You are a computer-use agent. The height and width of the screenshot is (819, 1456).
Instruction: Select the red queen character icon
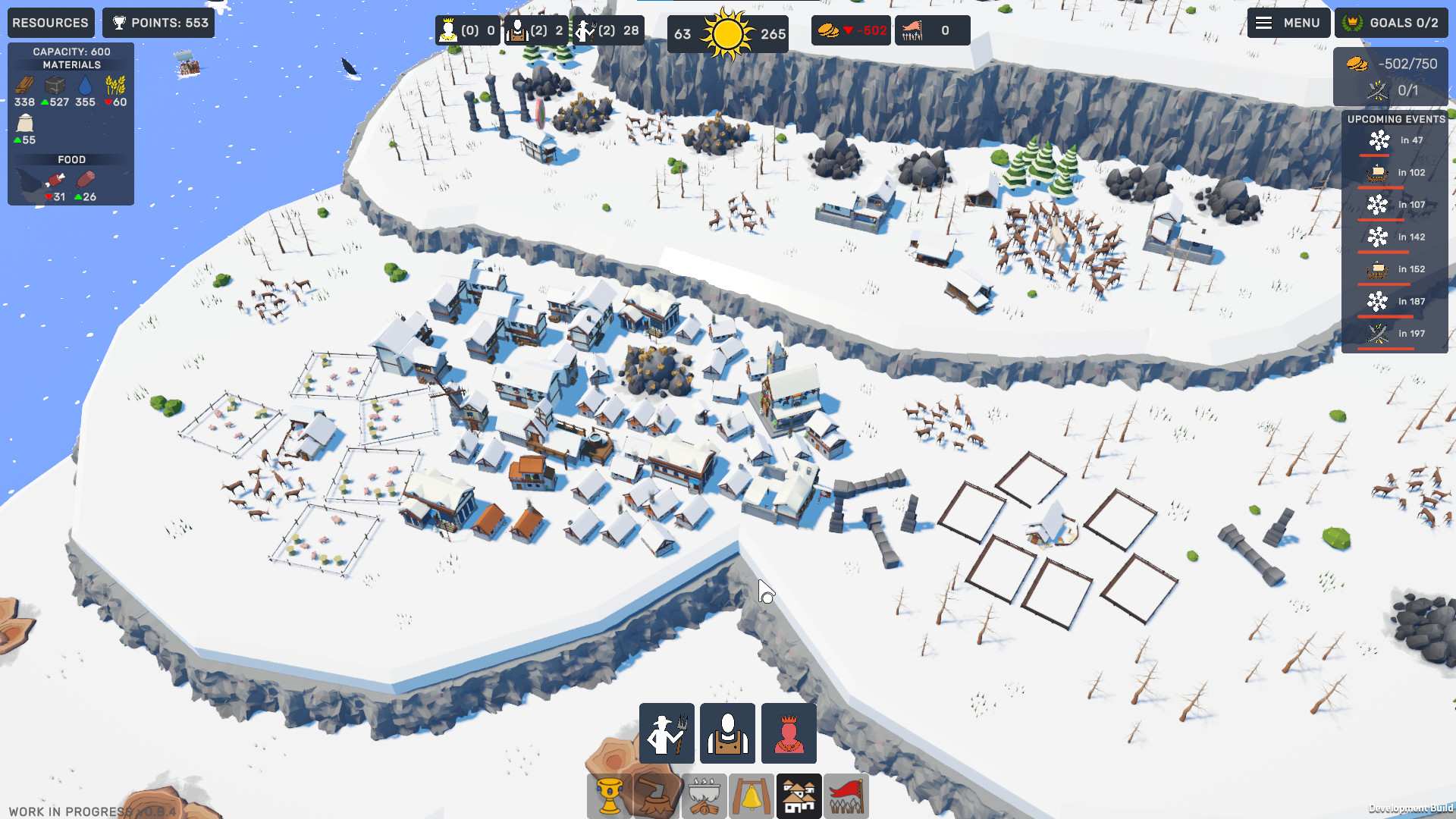788,733
